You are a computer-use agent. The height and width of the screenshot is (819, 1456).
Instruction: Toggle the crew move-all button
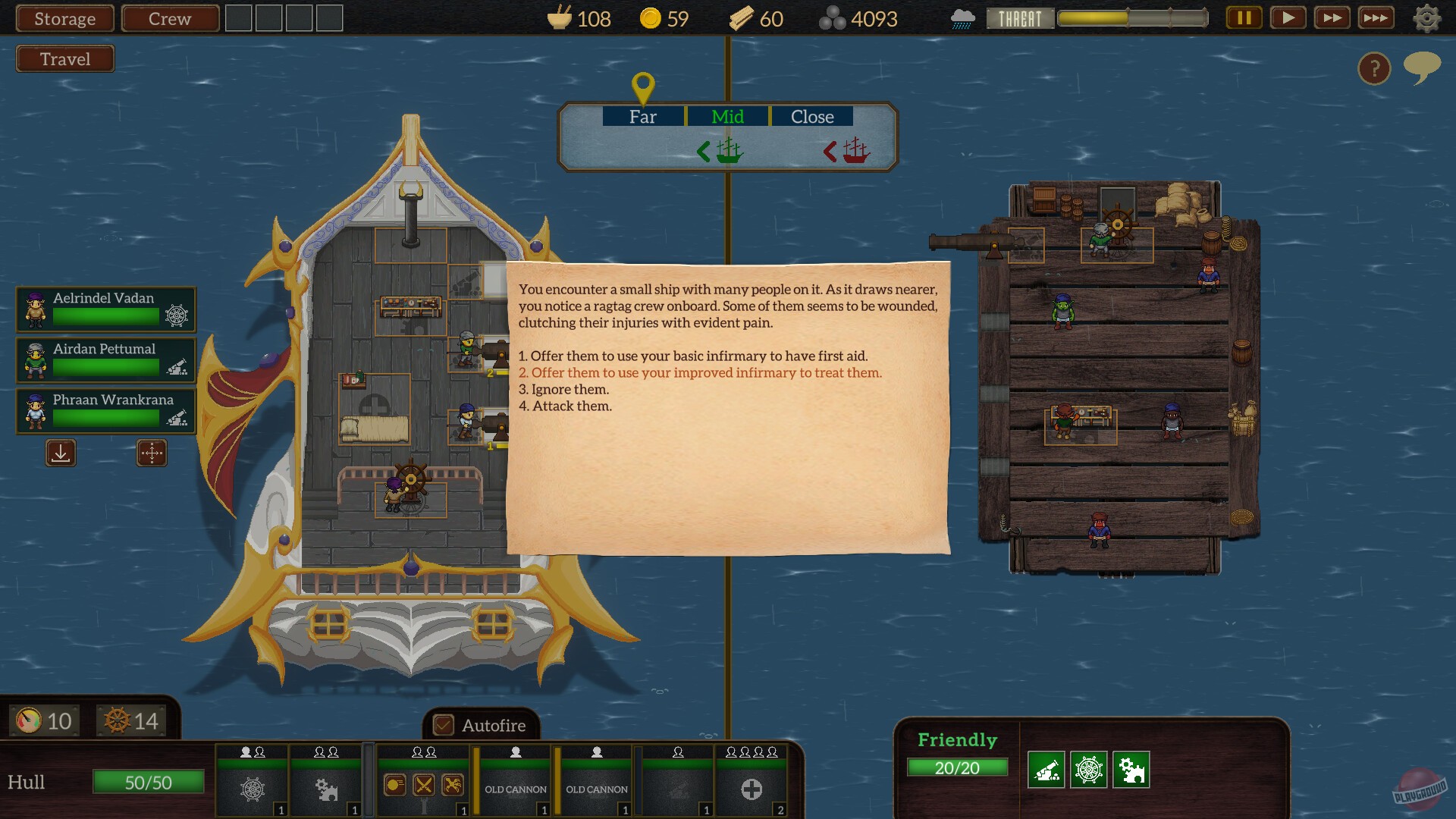click(151, 453)
